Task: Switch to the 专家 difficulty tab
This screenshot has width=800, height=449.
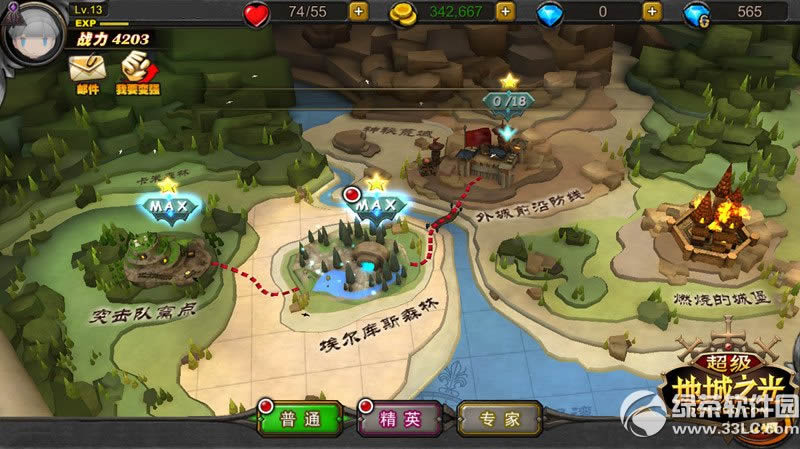Action: point(500,419)
